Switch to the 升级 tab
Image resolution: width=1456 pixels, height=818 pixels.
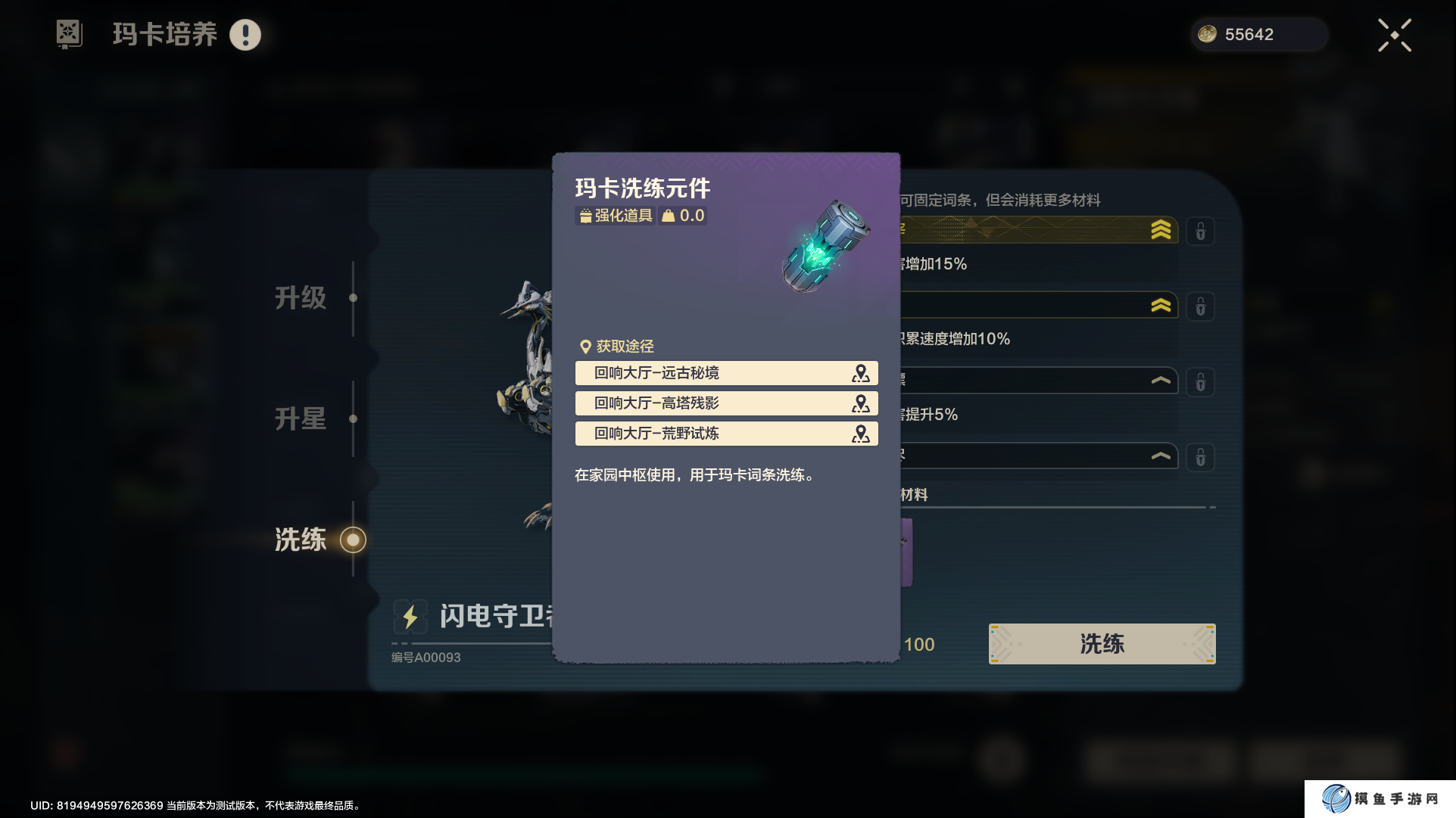tap(301, 298)
